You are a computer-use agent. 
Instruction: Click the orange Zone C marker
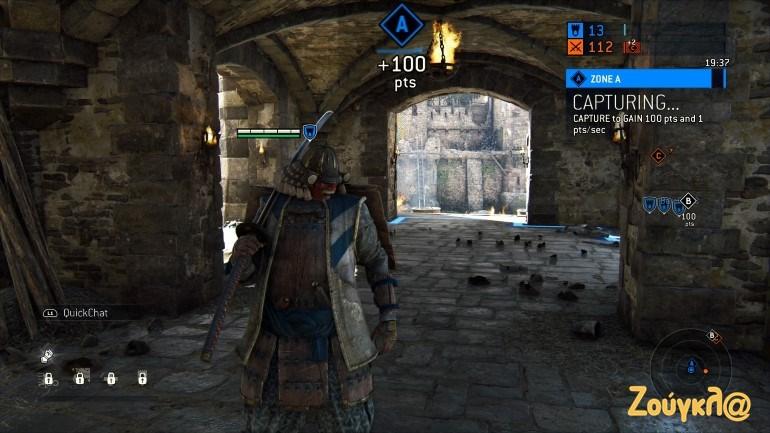[x=658, y=155]
